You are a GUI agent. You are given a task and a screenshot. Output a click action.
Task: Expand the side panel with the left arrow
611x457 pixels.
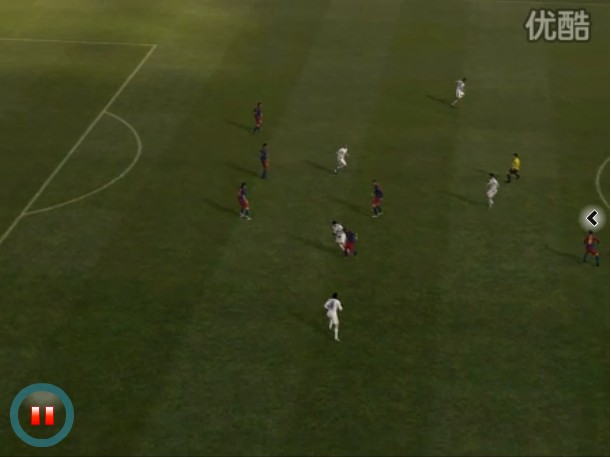pyautogui.click(x=592, y=218)
